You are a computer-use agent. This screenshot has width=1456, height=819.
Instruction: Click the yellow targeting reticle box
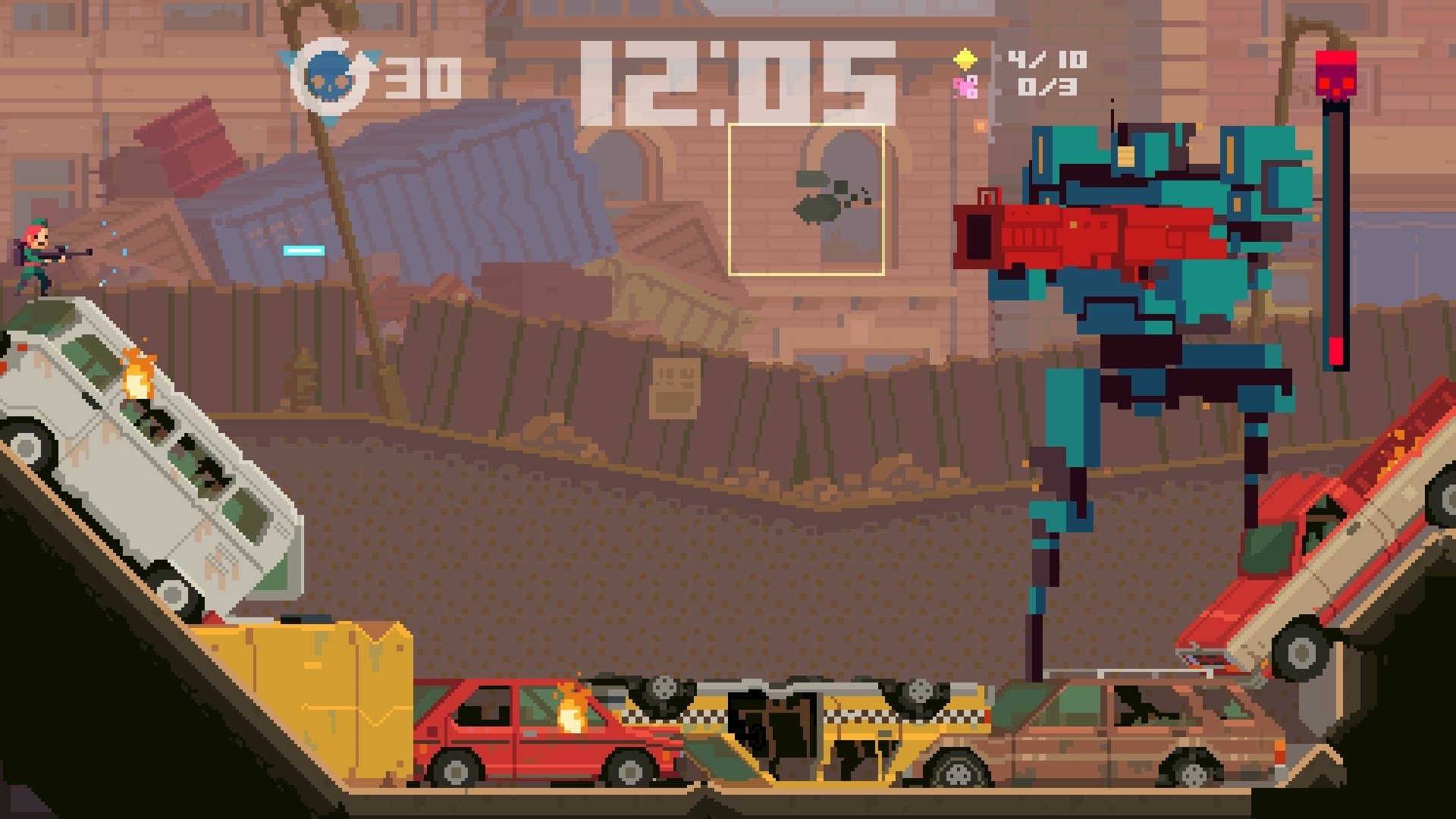[x=806, y=198]
